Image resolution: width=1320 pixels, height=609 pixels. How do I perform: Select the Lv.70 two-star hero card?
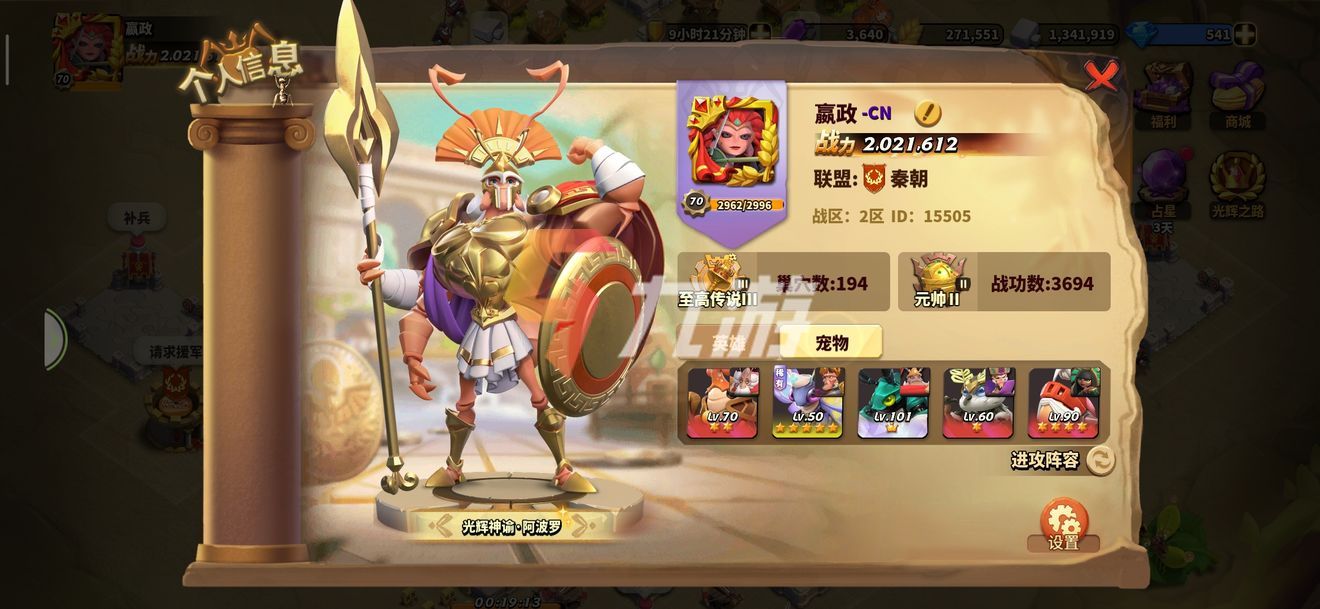pyautogui.click(x=722, y=402)
